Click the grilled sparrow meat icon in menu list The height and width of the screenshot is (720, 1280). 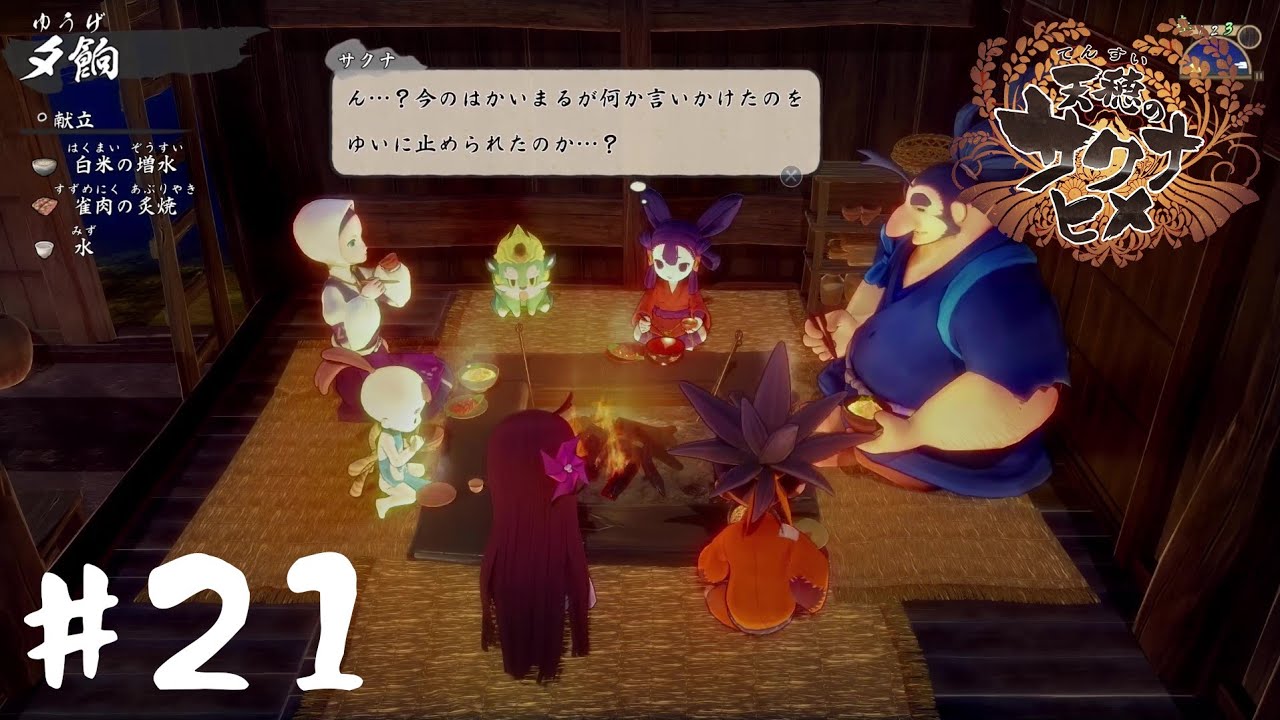tap(44, 207)
